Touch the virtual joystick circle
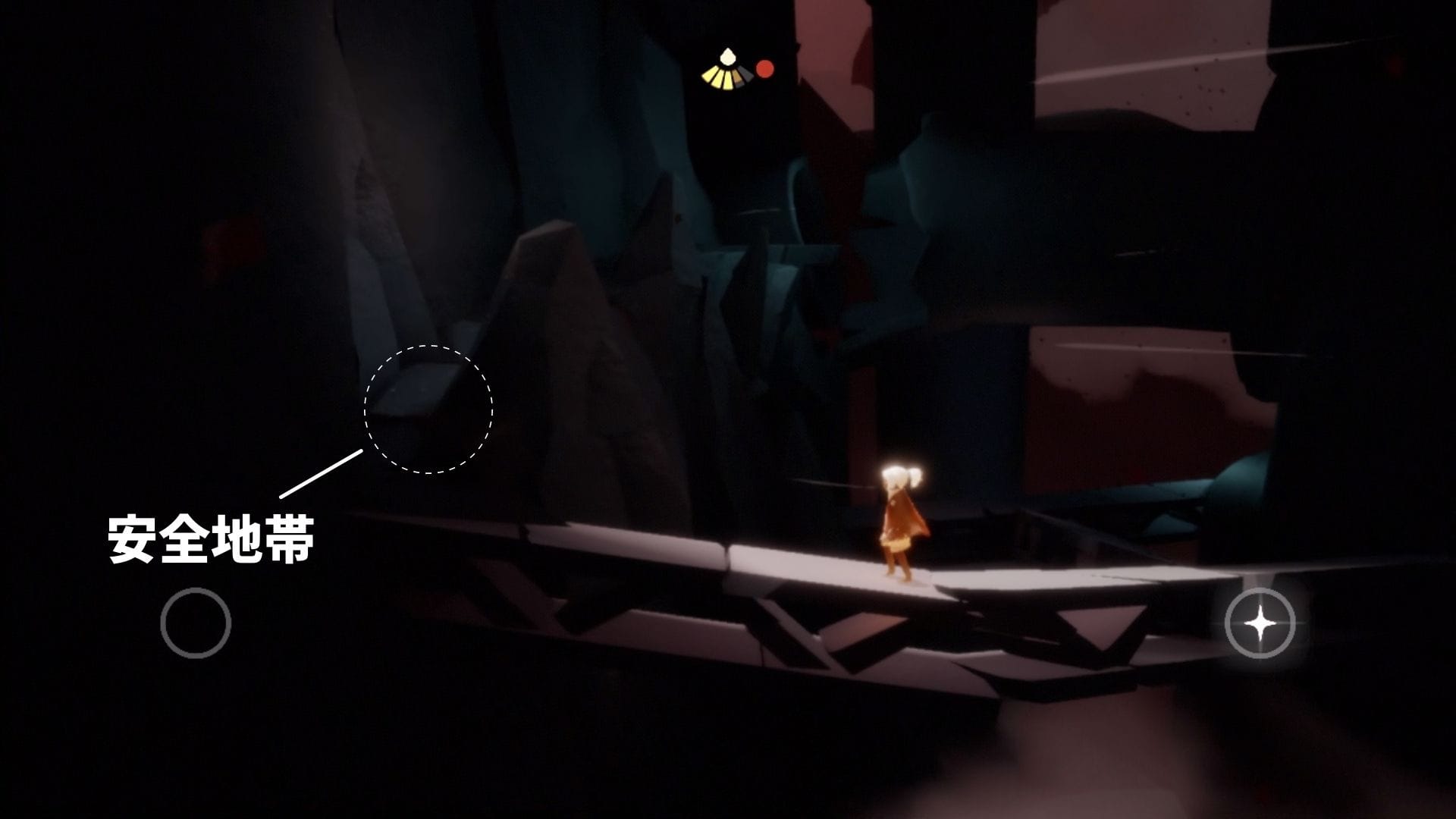The height and width of the screenshot is (819, 1456). coord(196,623)
